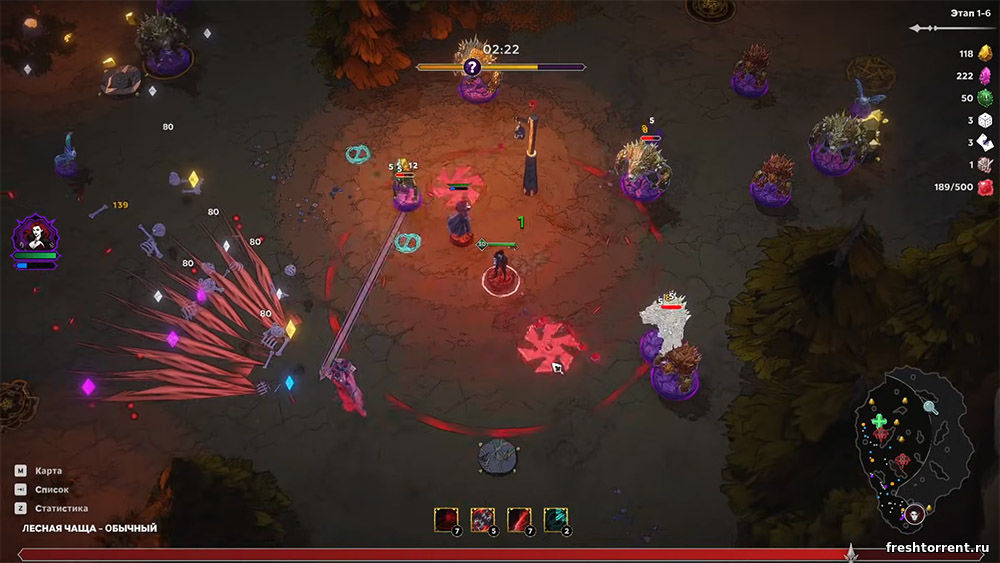
Task: Trigger the red slash ability
Action: 520,519
